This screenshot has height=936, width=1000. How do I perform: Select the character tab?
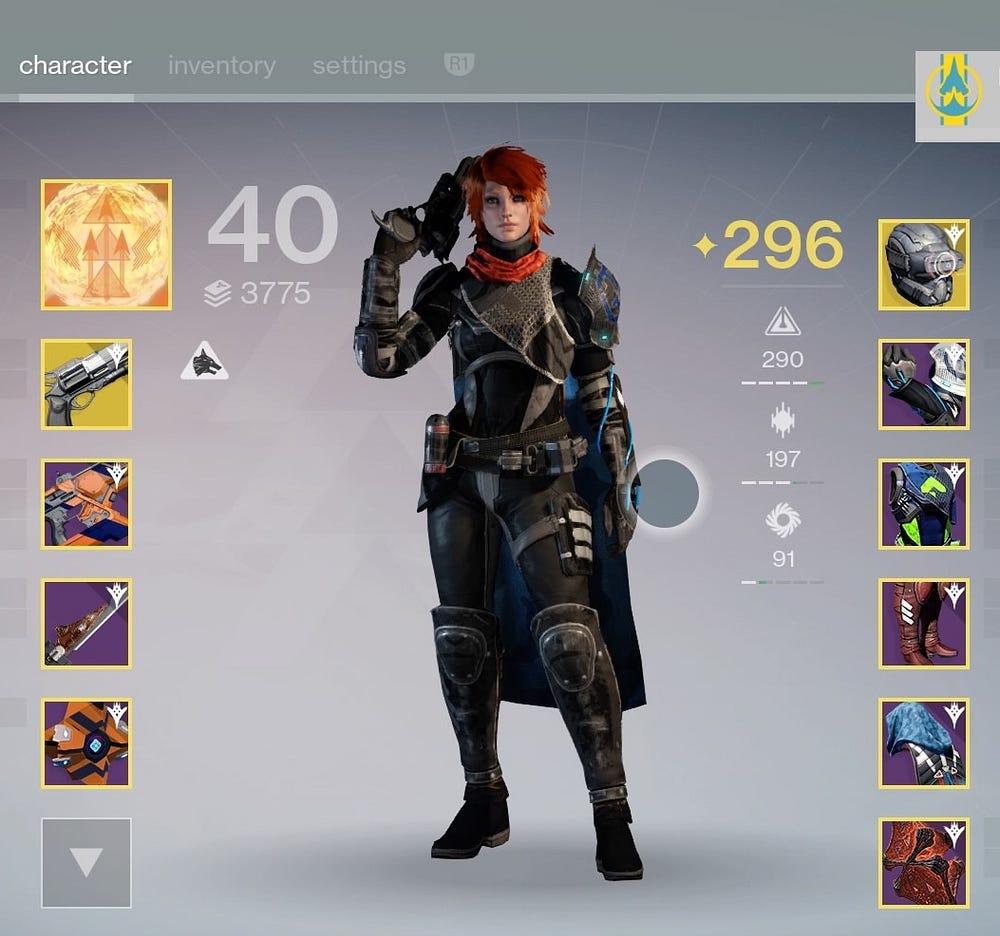pyautogui.click(x=75, y=66)
